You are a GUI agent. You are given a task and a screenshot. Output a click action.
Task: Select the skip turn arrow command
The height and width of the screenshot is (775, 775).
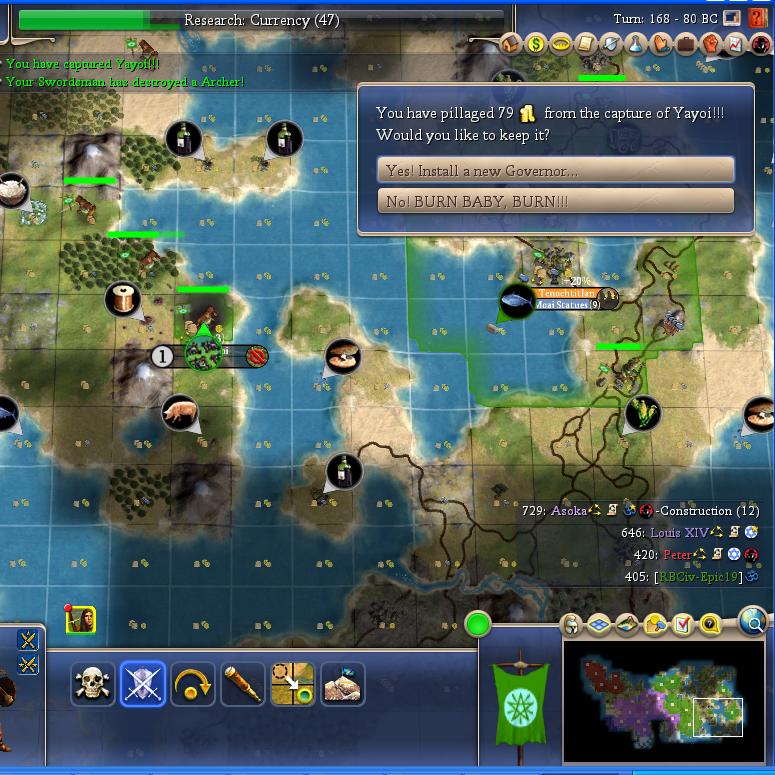click(x=193, y=685)
